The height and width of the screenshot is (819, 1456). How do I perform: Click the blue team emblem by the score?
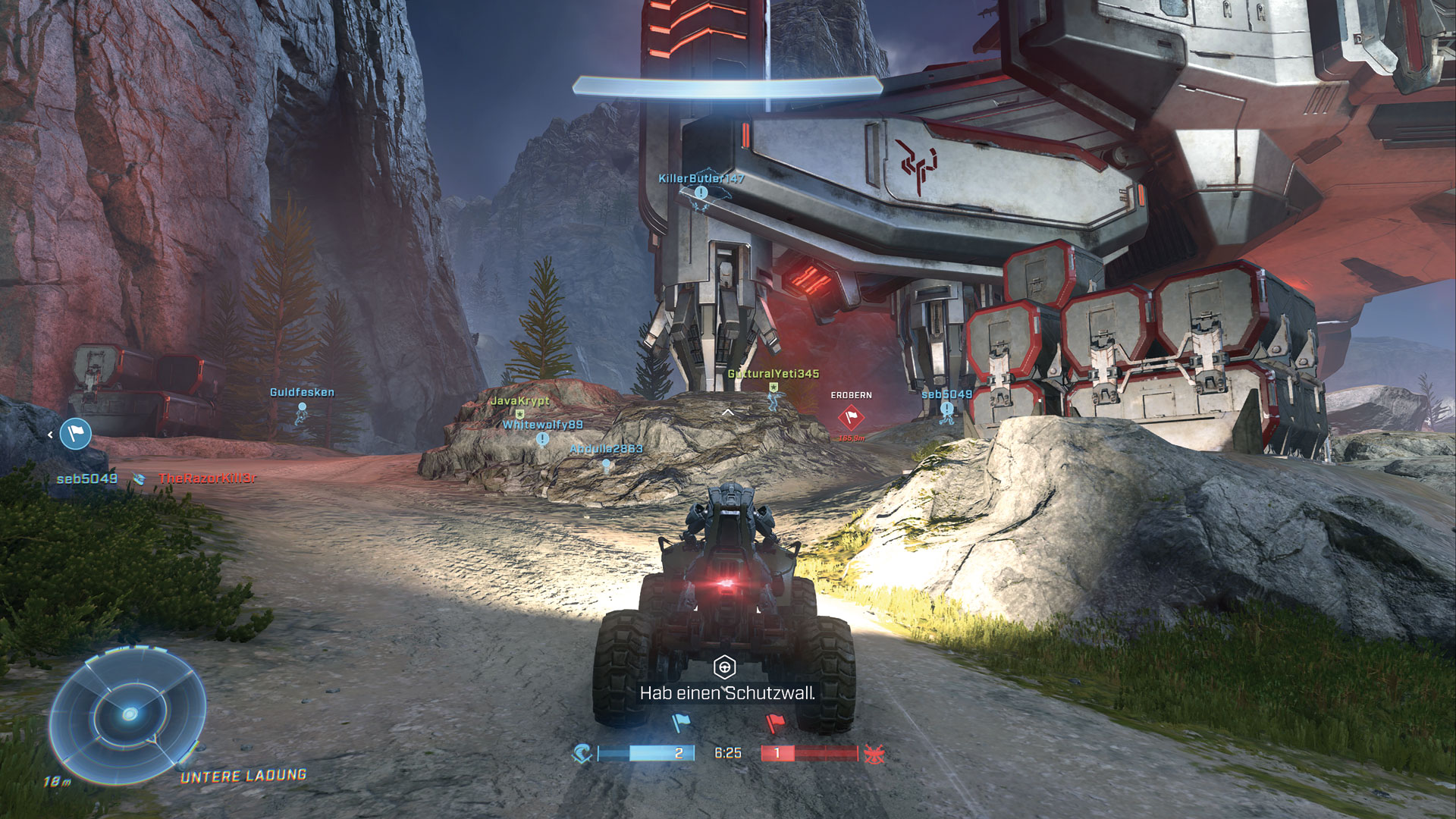[x=582, y=753]
